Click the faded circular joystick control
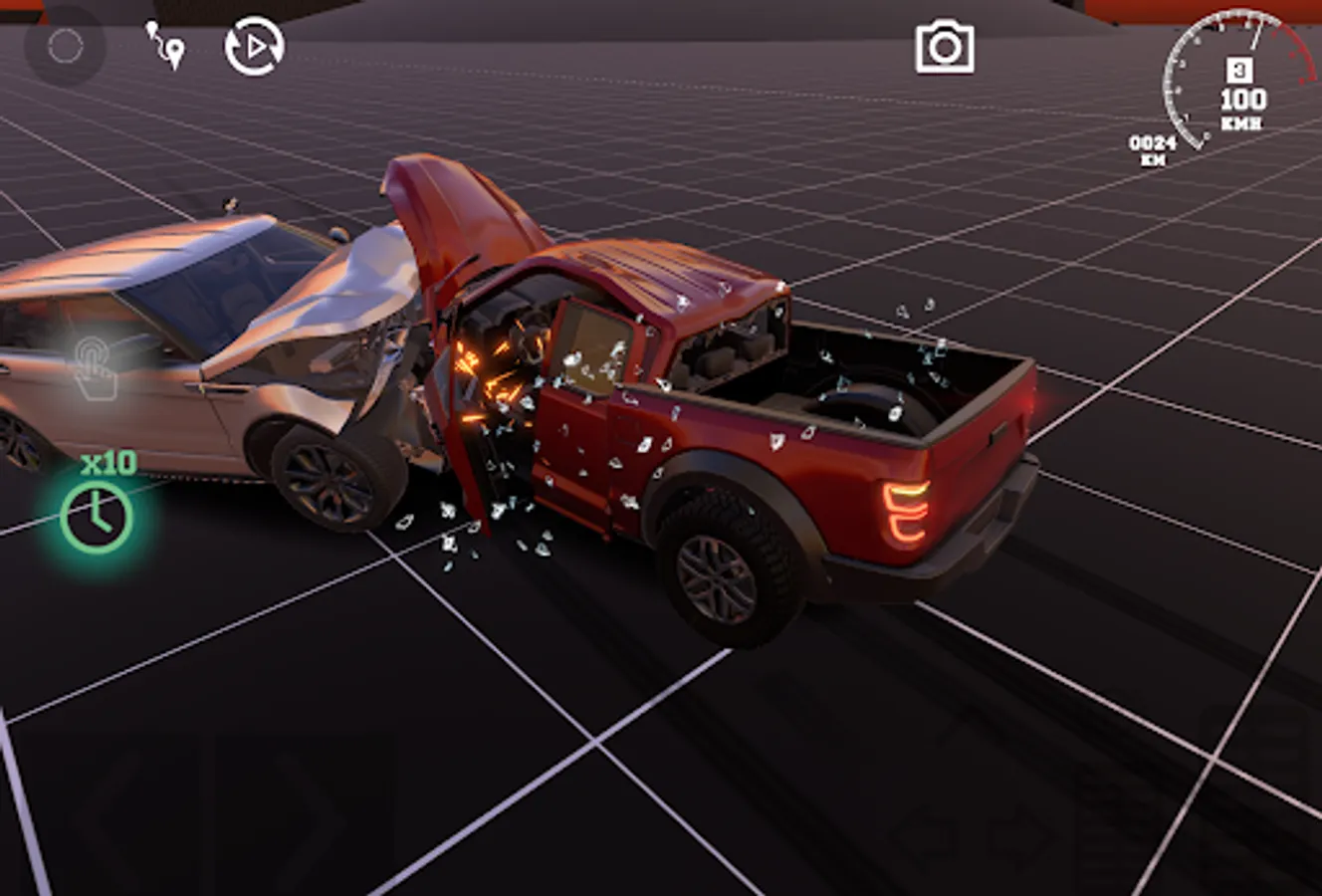 coord(68,45)
